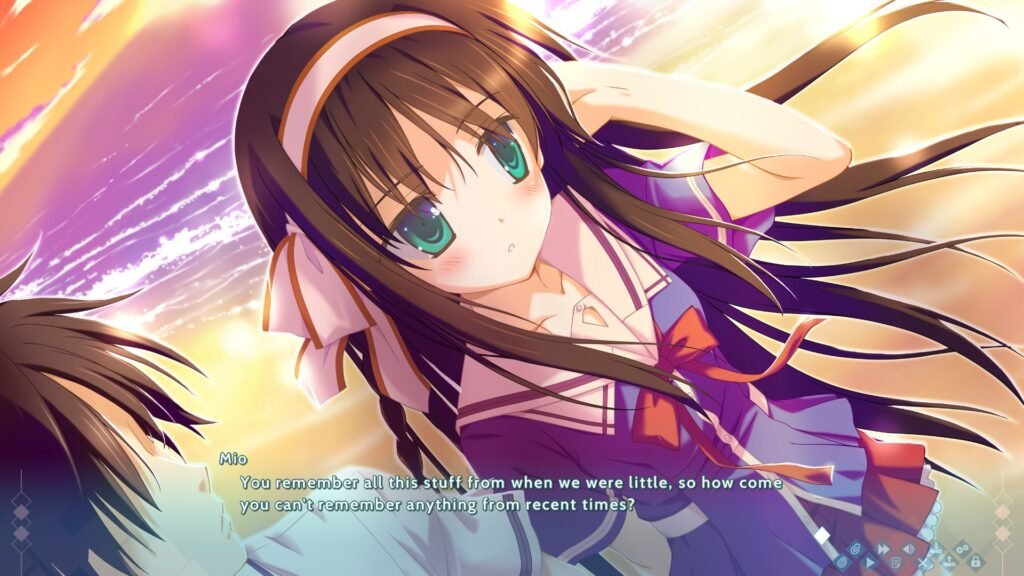The width and height of the screenshot is (1024, 576).
Task: Open the text log document icon
Action: [x=896, y=563]
